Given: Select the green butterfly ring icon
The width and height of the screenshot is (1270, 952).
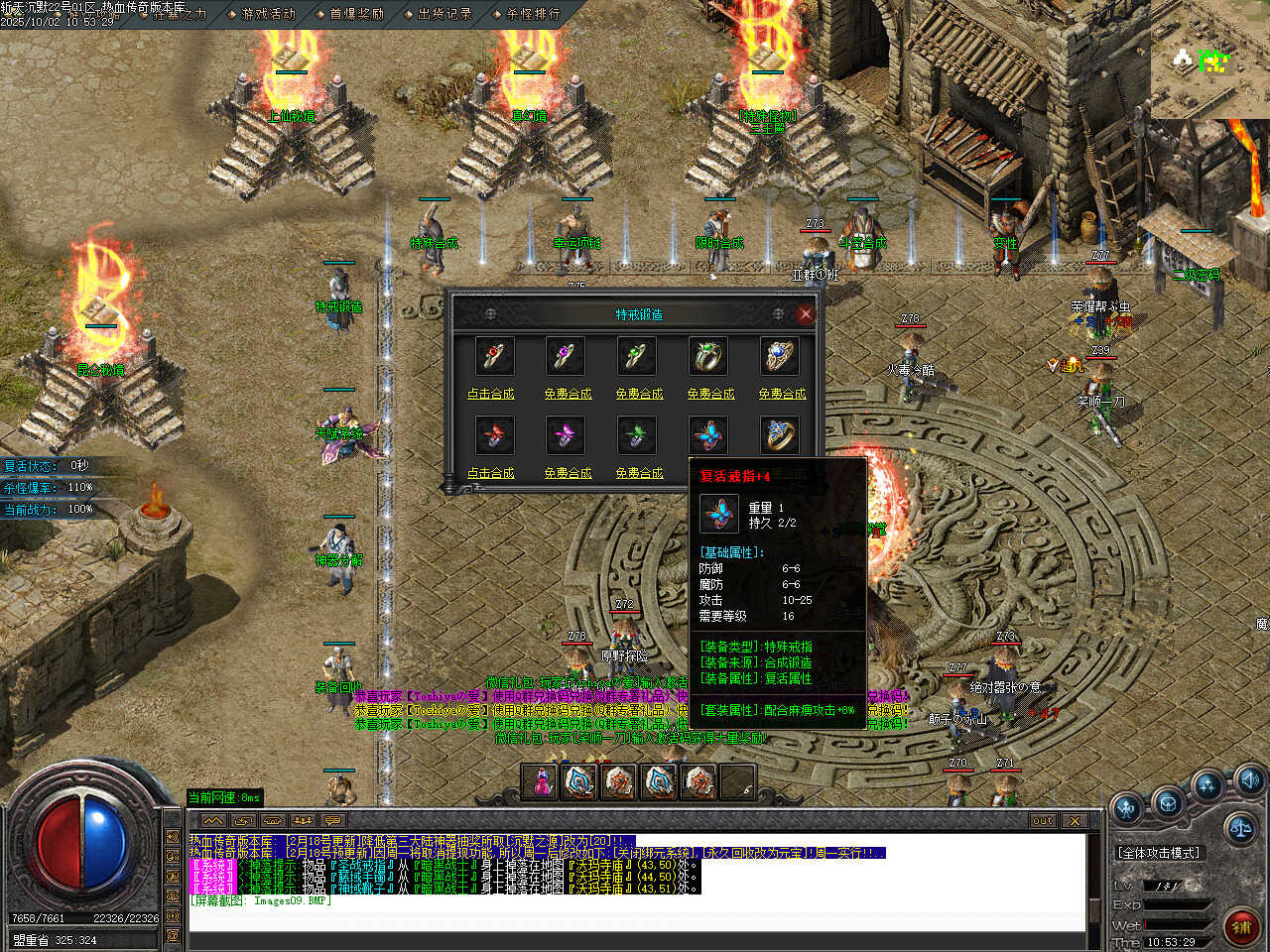Looking at the screenshot, I should pos(637,435).
